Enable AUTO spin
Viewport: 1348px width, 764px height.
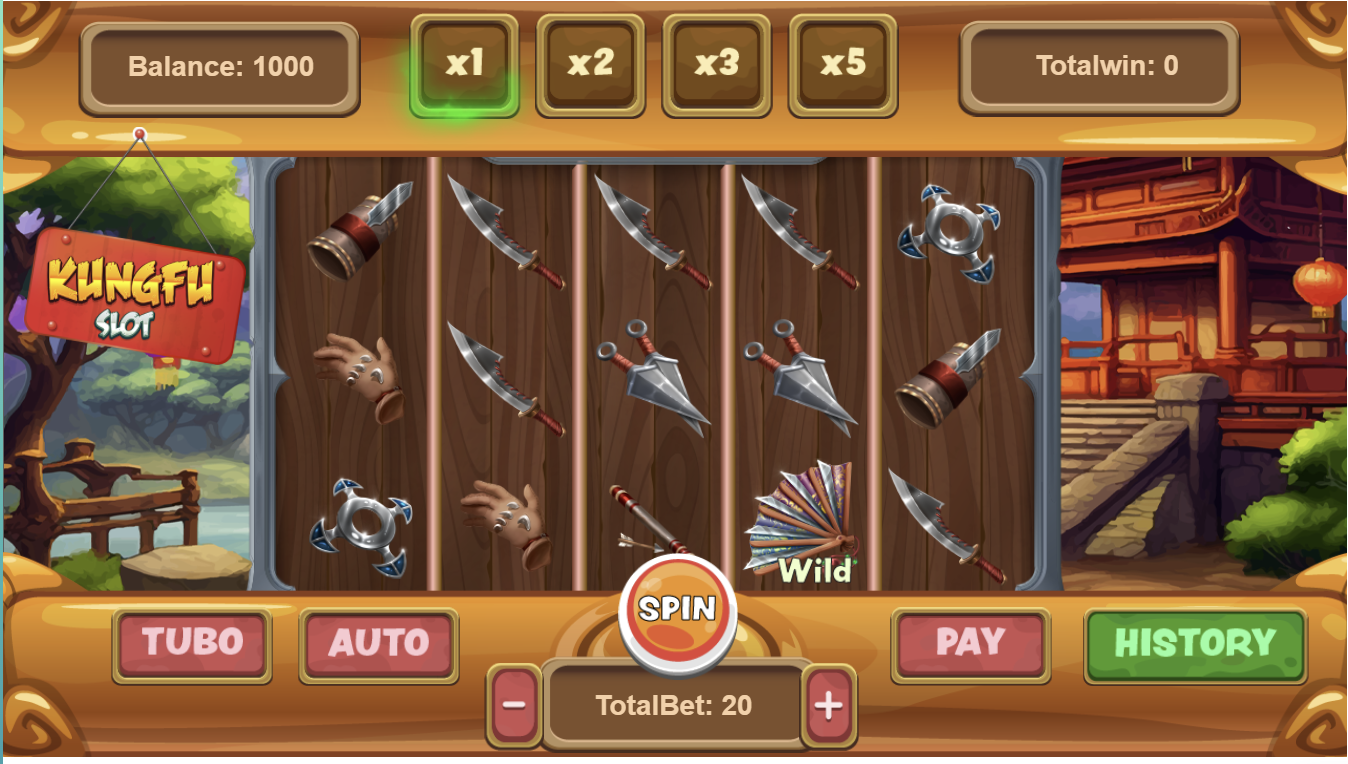378,643
